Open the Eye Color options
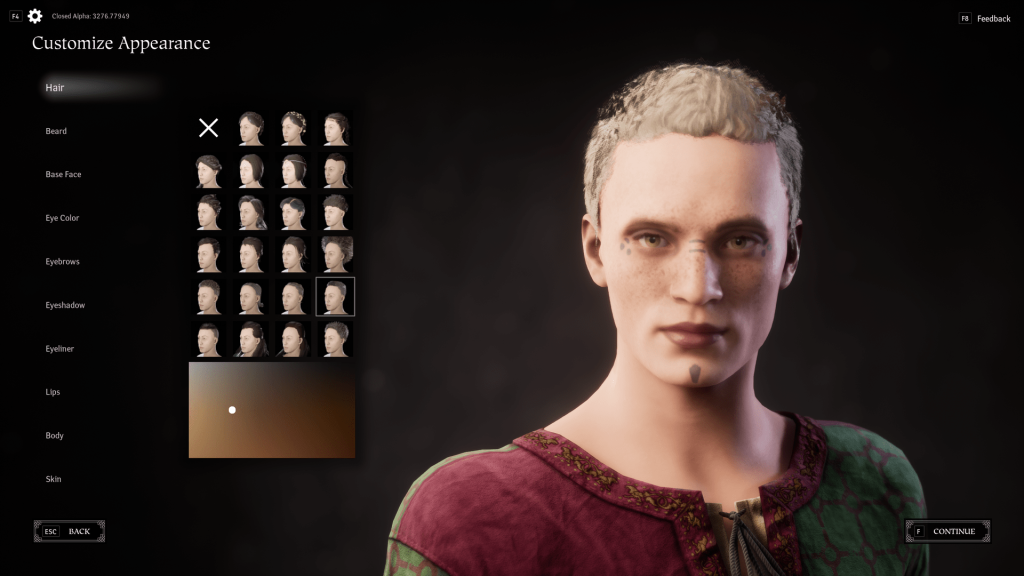The image size is (1024, 576). (62, 218)
